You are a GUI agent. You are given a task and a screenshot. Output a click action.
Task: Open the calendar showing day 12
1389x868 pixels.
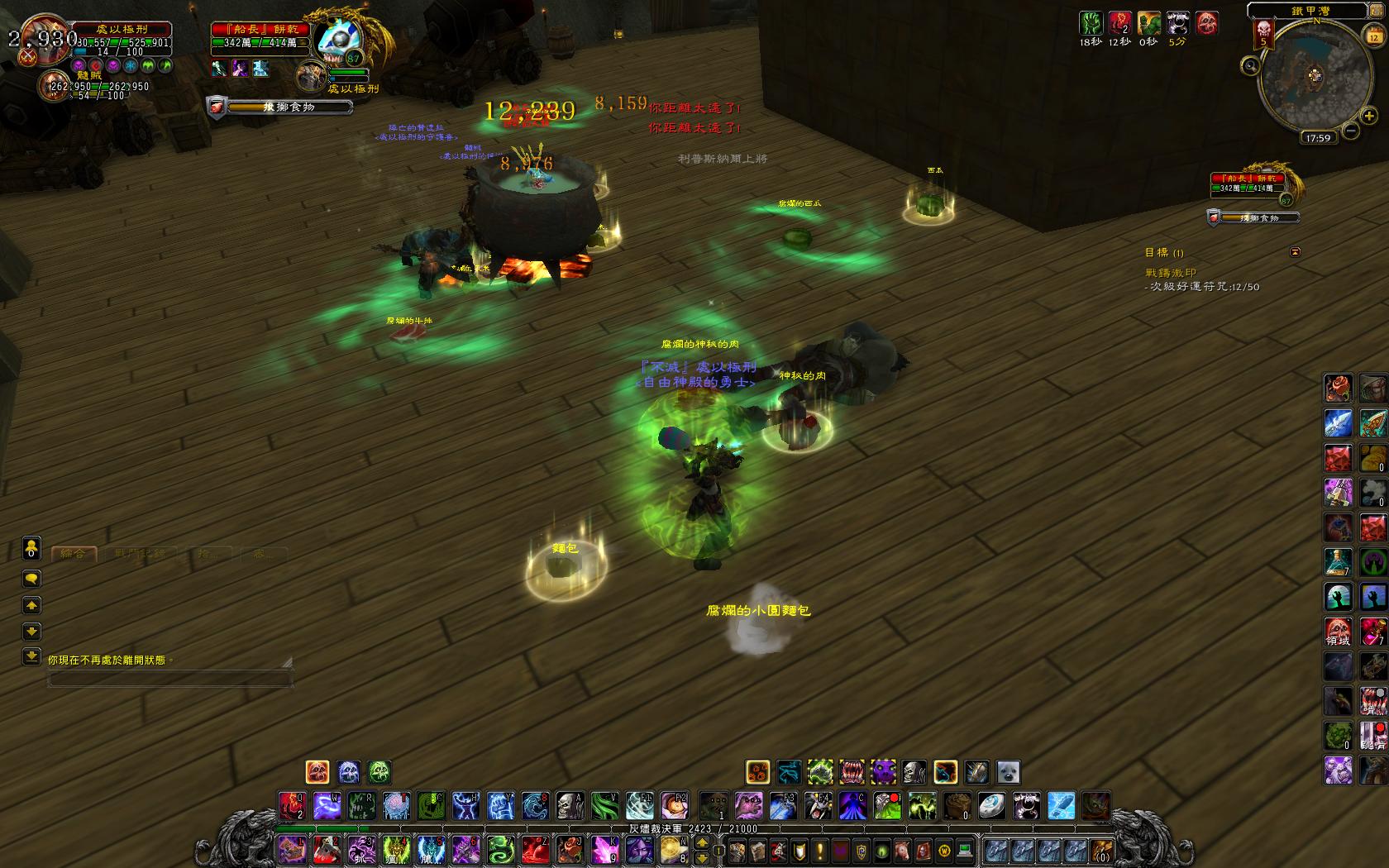(x=1373, y=36)
